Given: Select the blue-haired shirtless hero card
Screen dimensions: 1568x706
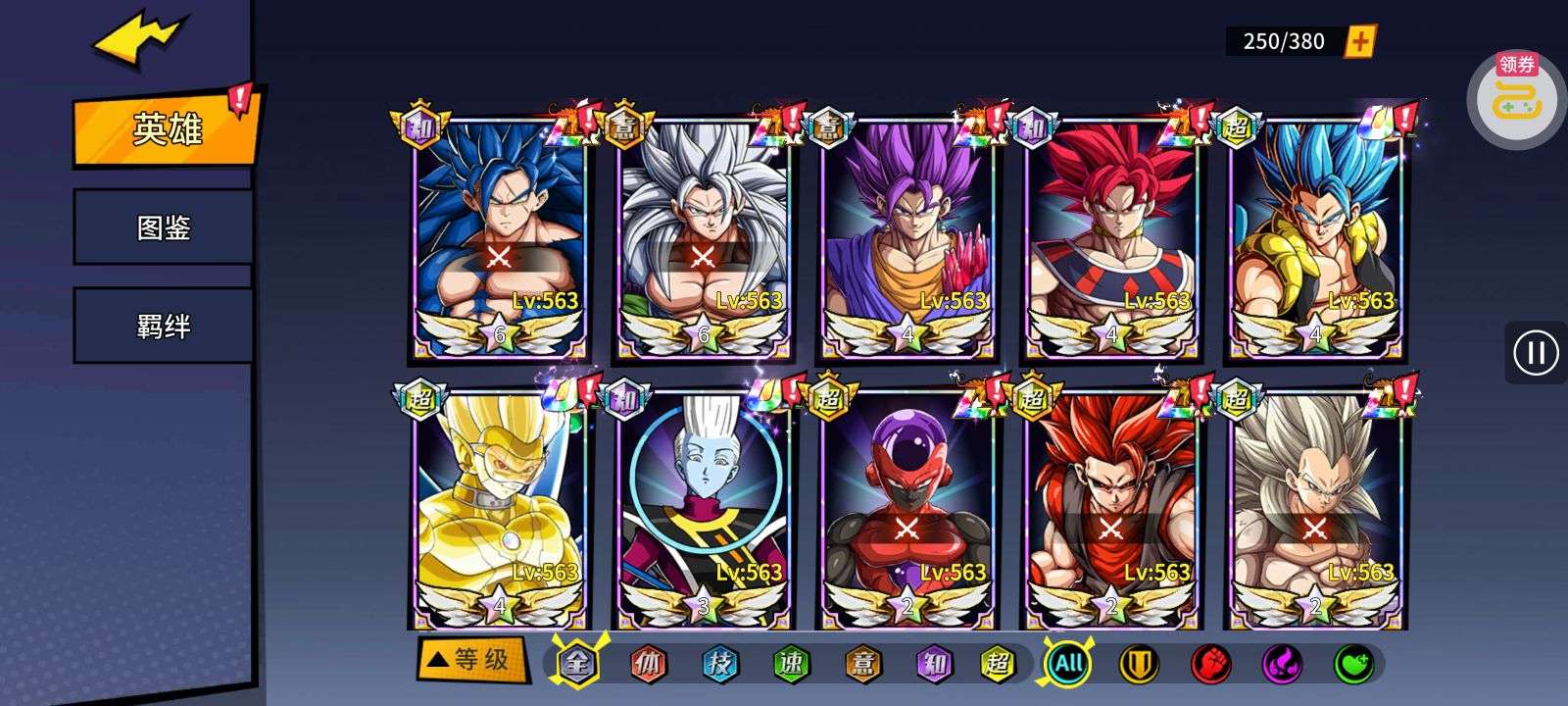Looking at the screenshot, I should click(x=499, y=235).
